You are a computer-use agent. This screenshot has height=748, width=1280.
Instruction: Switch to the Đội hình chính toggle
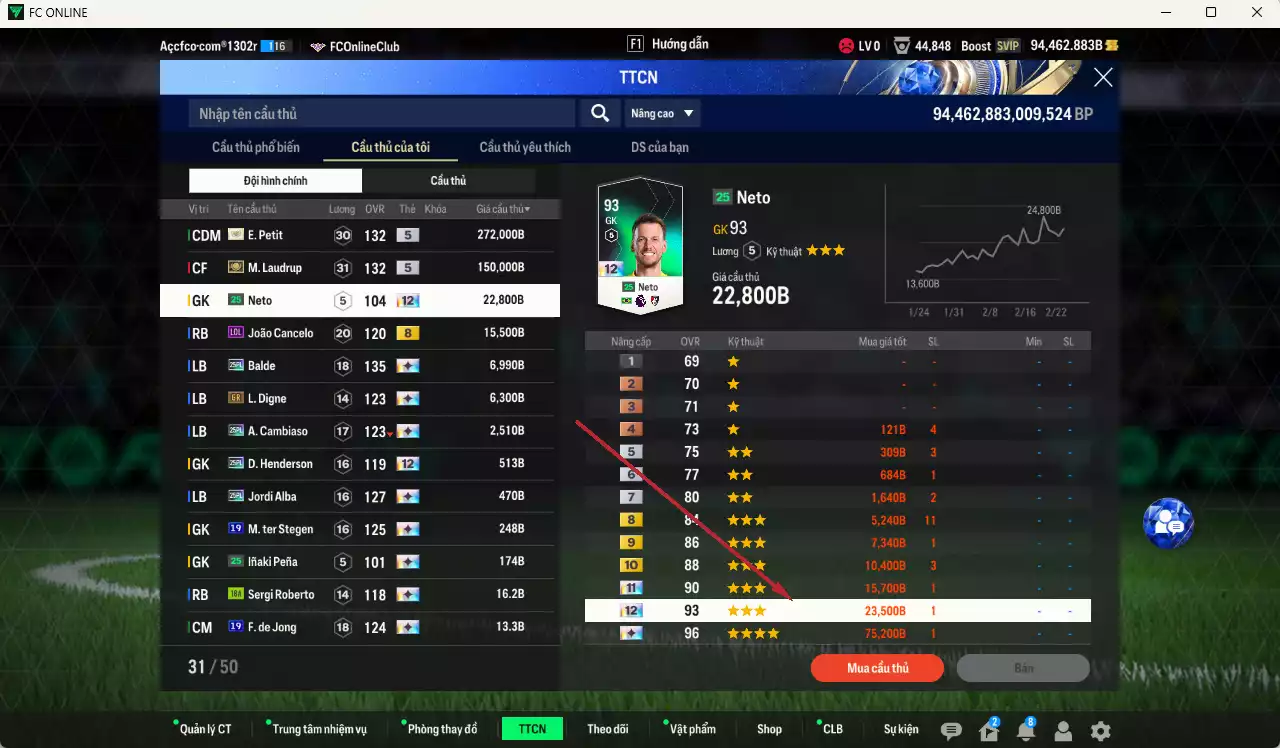point(275,180)
